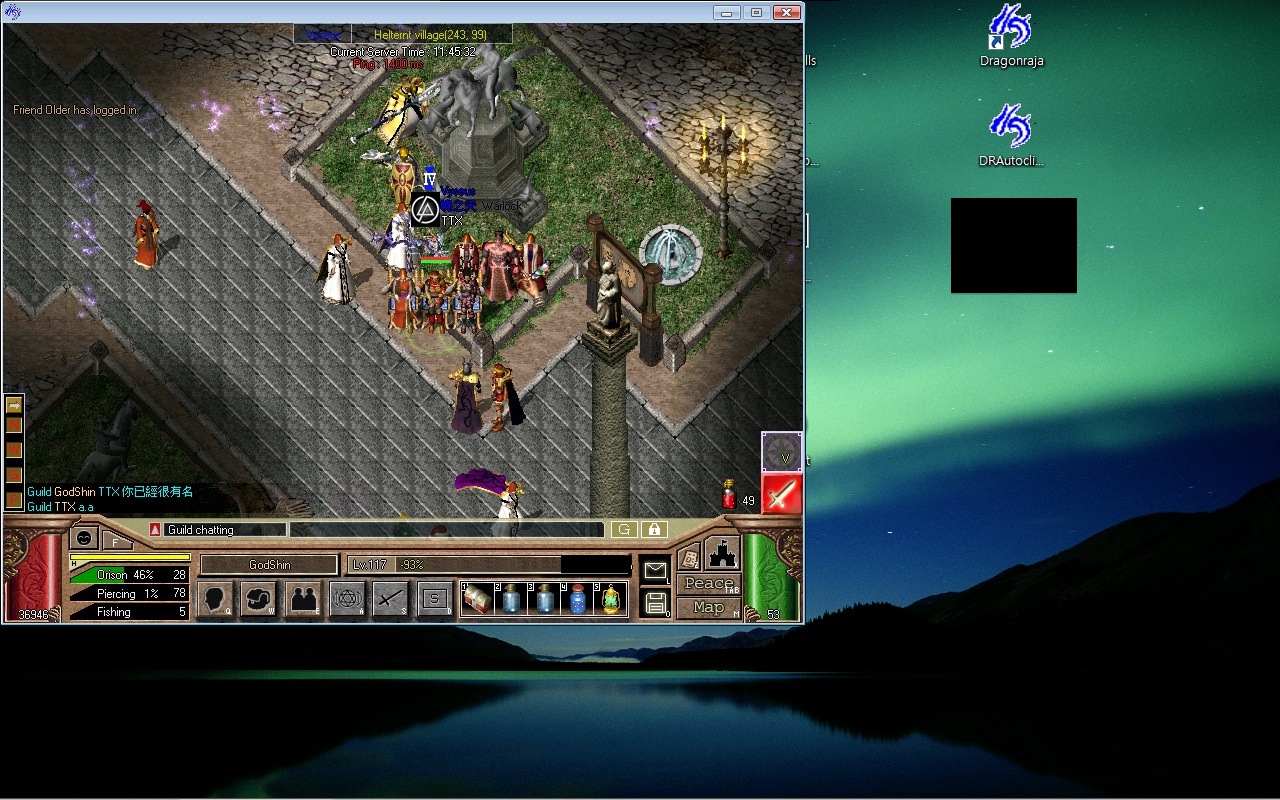Viewport: 1280px width, 800px height.
Task: Open the party two-figures button
Action: click(303, 599)
